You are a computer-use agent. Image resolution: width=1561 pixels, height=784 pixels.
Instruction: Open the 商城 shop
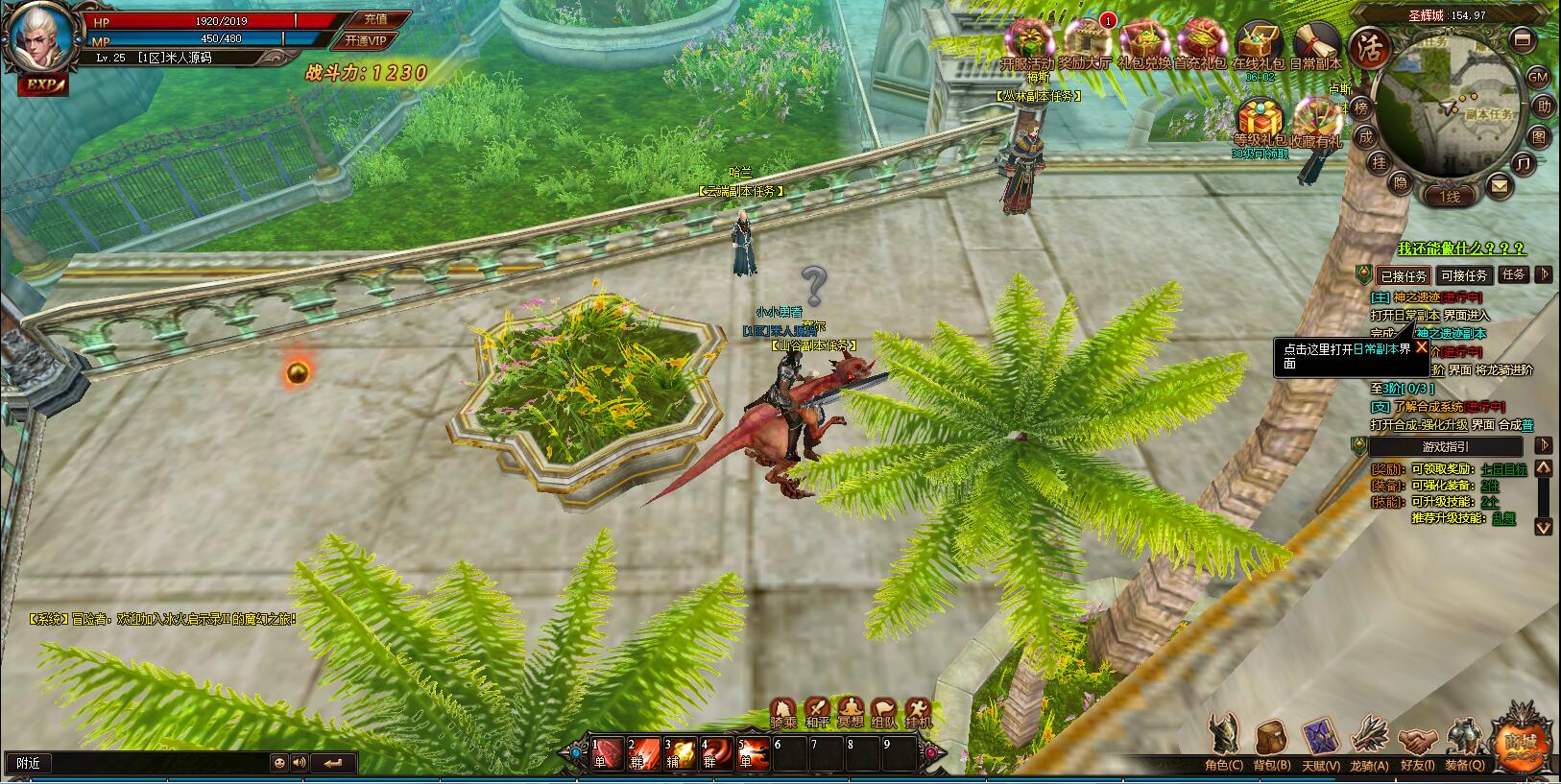pos(1521,740)
